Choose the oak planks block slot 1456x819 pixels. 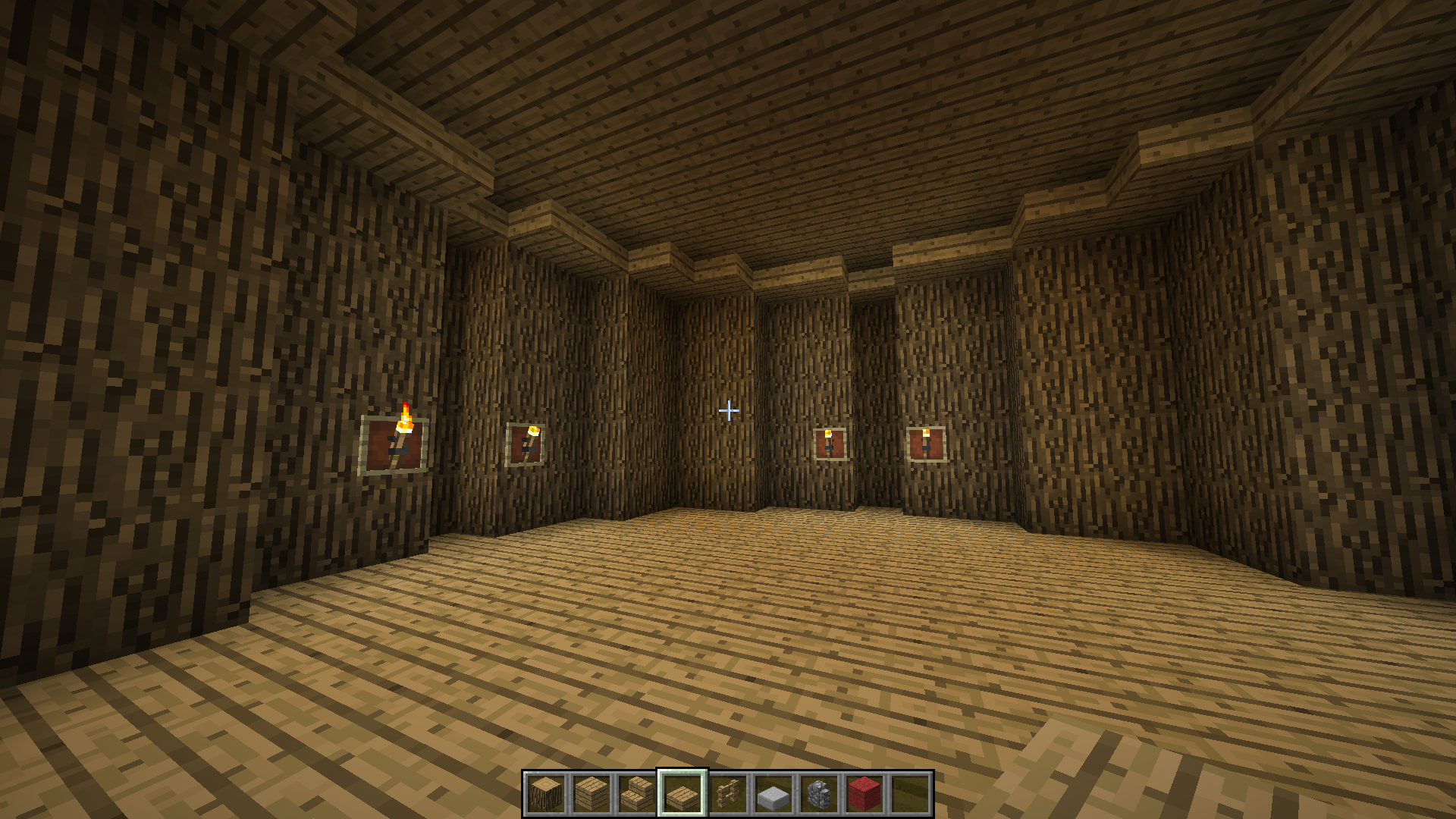pos(591,794)
